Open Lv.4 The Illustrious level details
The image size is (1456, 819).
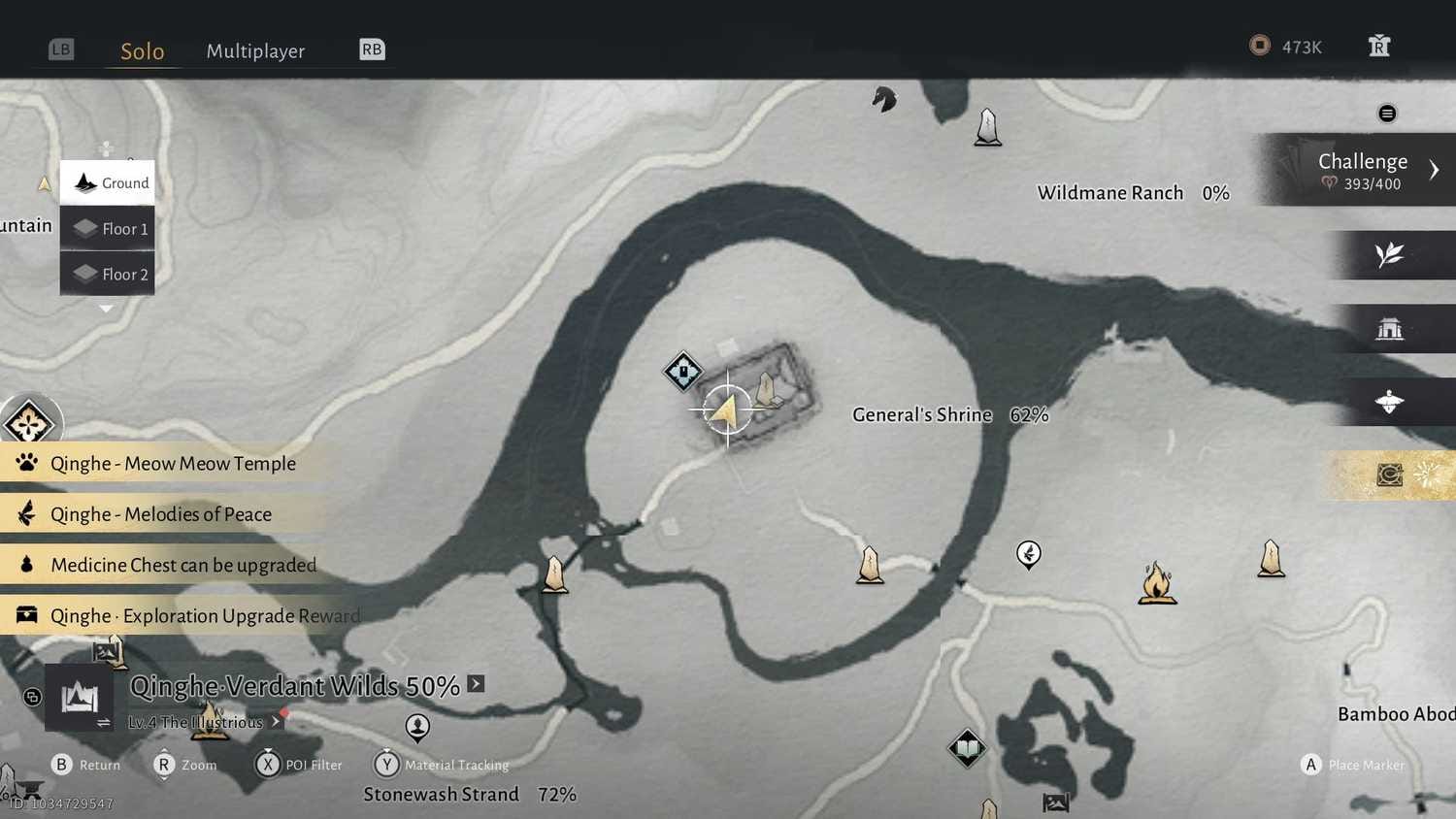pyautogui.click(x=204, y=722)
